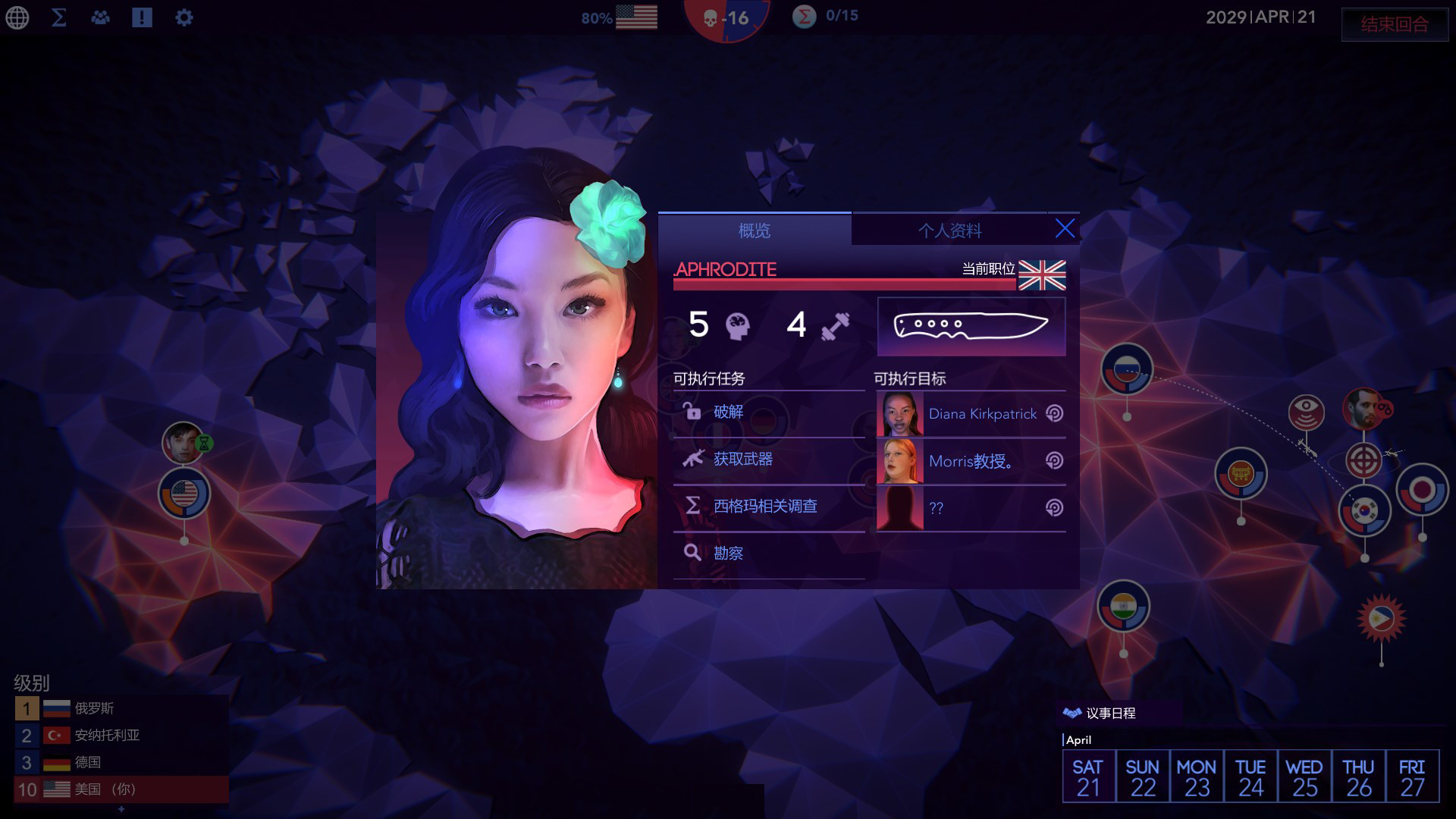Select Wednesday 25 on the calendar
Image resolution: width=1456 pixels, height=819 pixels.
tap(1304, 777)
